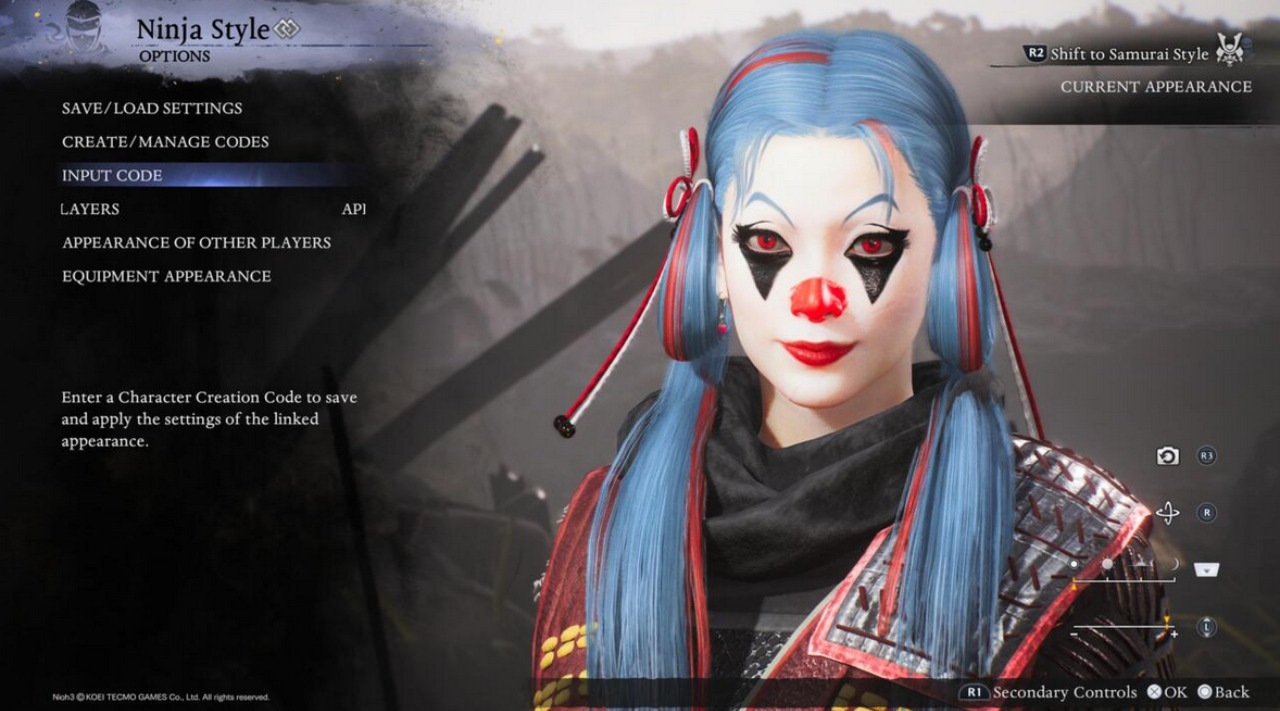Choose the Input Code option
The width and height of the screenshot is (1280, 711).
coord(112,176)
